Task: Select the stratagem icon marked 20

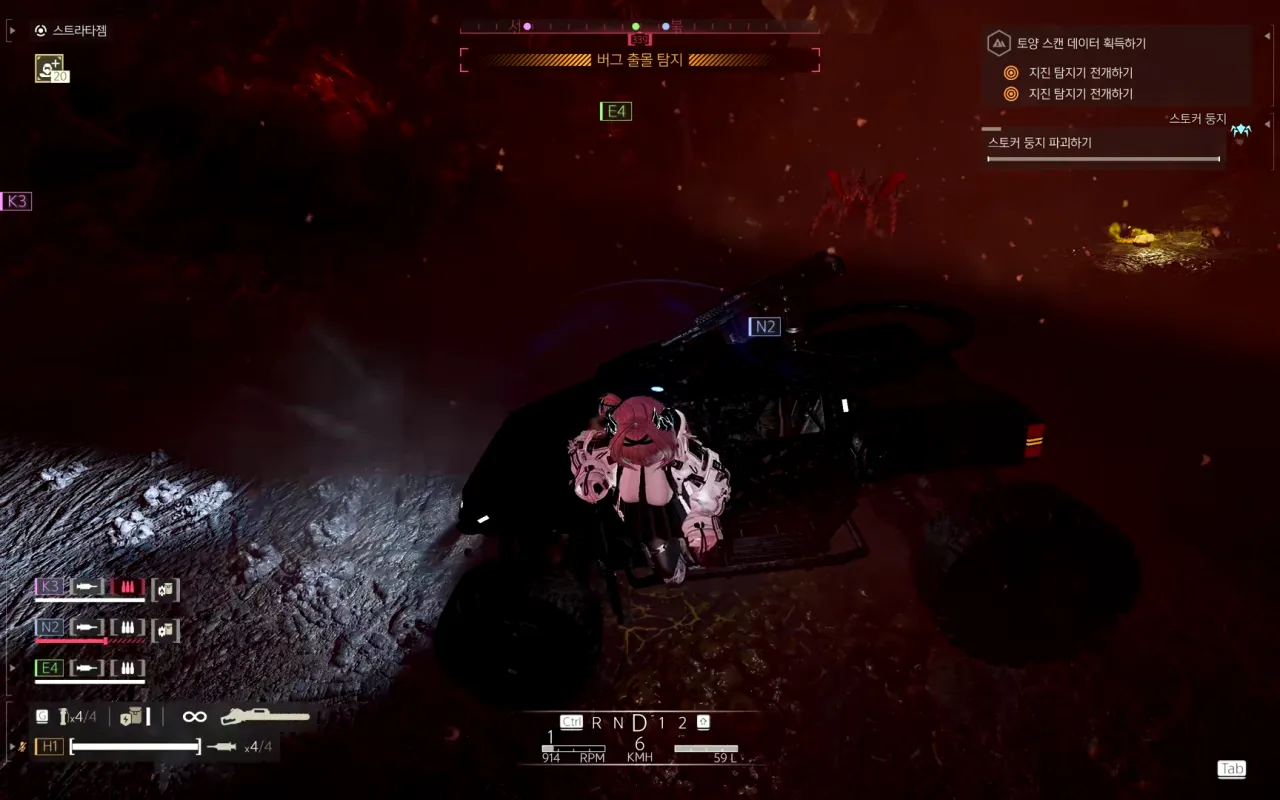Action: [50, 68]
